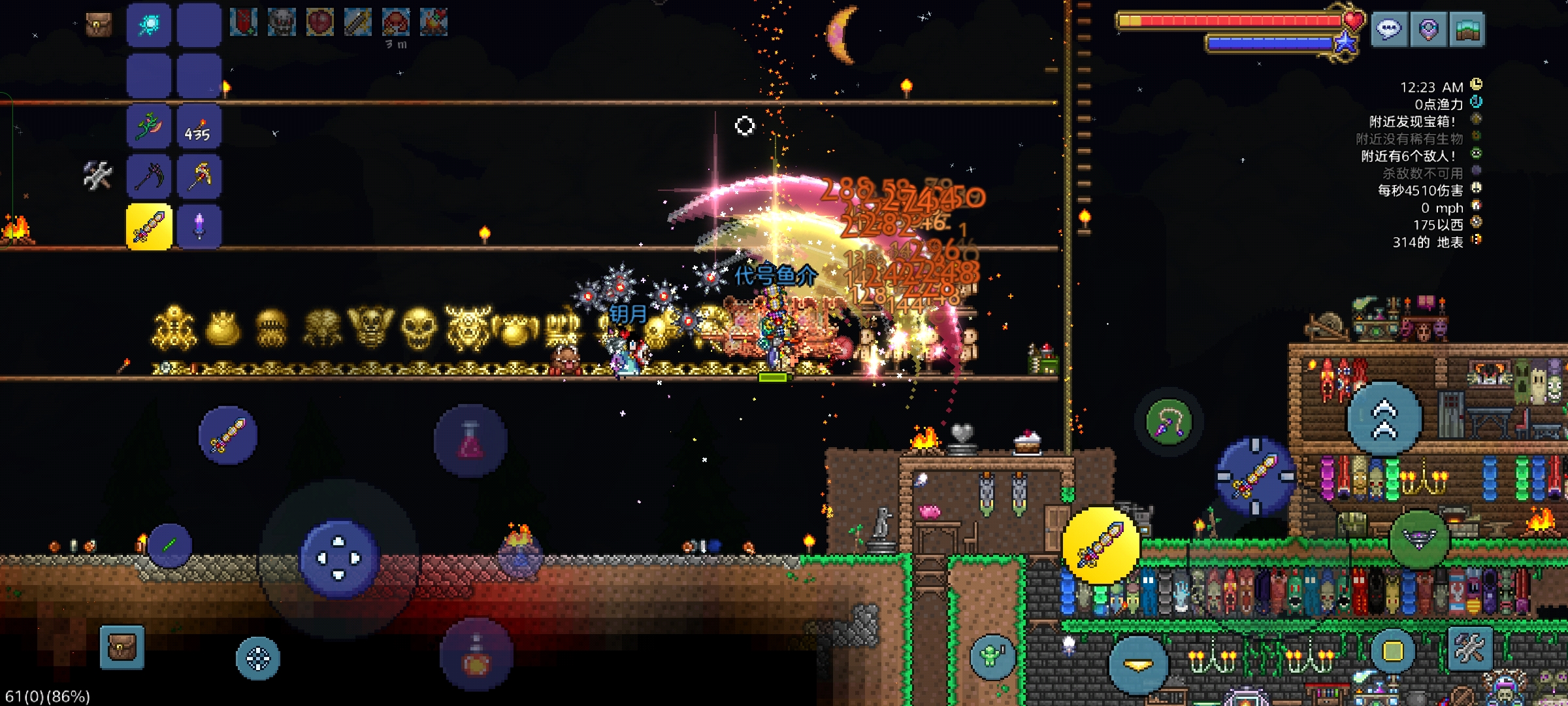Tap the yellow Zenith attack button
1568x706 pixels.
(x=1101, y=545)
